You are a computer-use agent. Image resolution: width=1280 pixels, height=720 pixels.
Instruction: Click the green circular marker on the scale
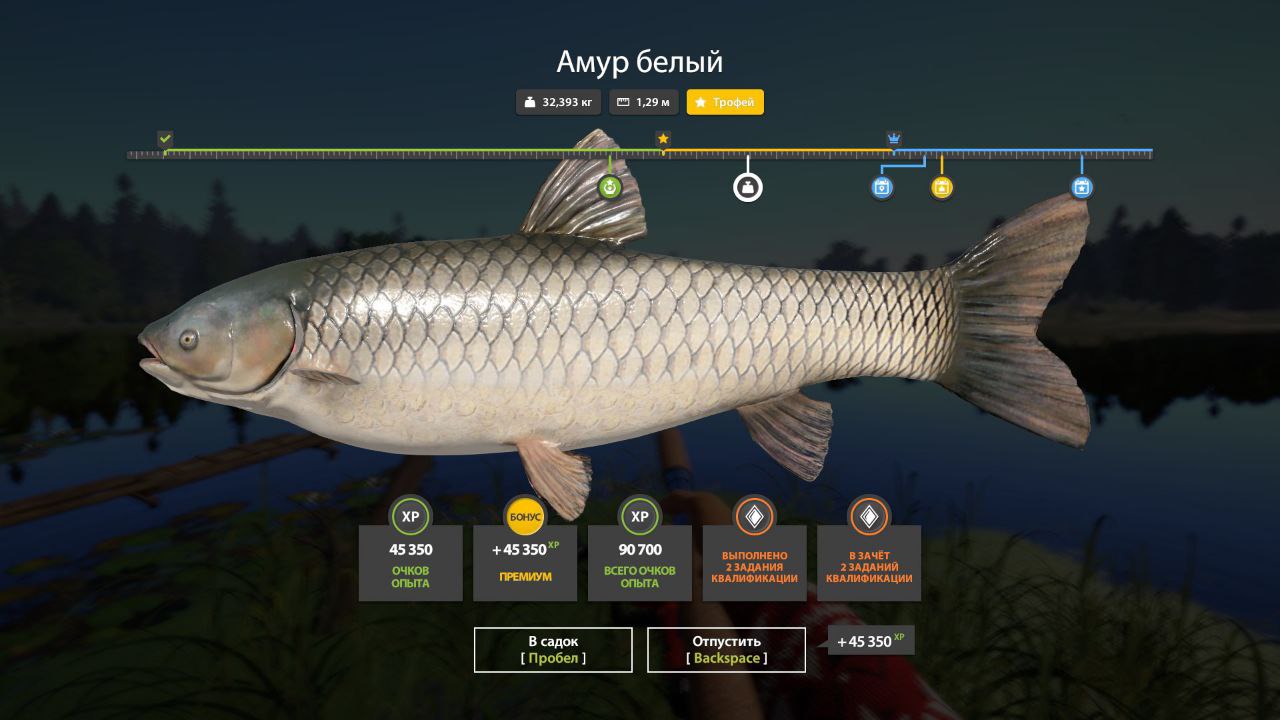[610, 187]
